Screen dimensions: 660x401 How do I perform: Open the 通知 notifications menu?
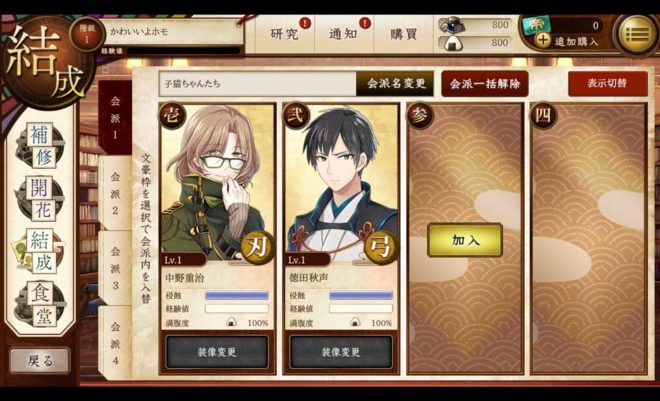(x=343, y=34)
